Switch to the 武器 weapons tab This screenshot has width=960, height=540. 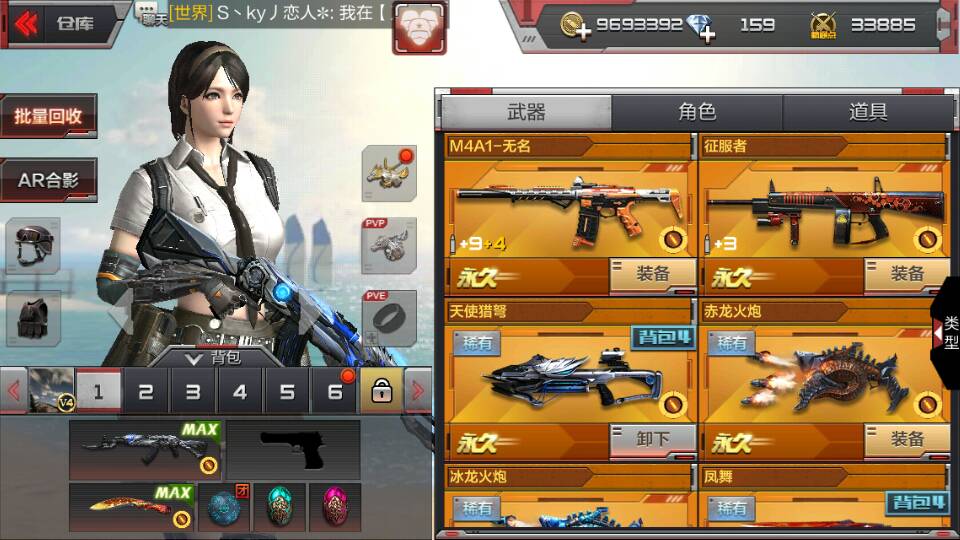pos(526,112)
